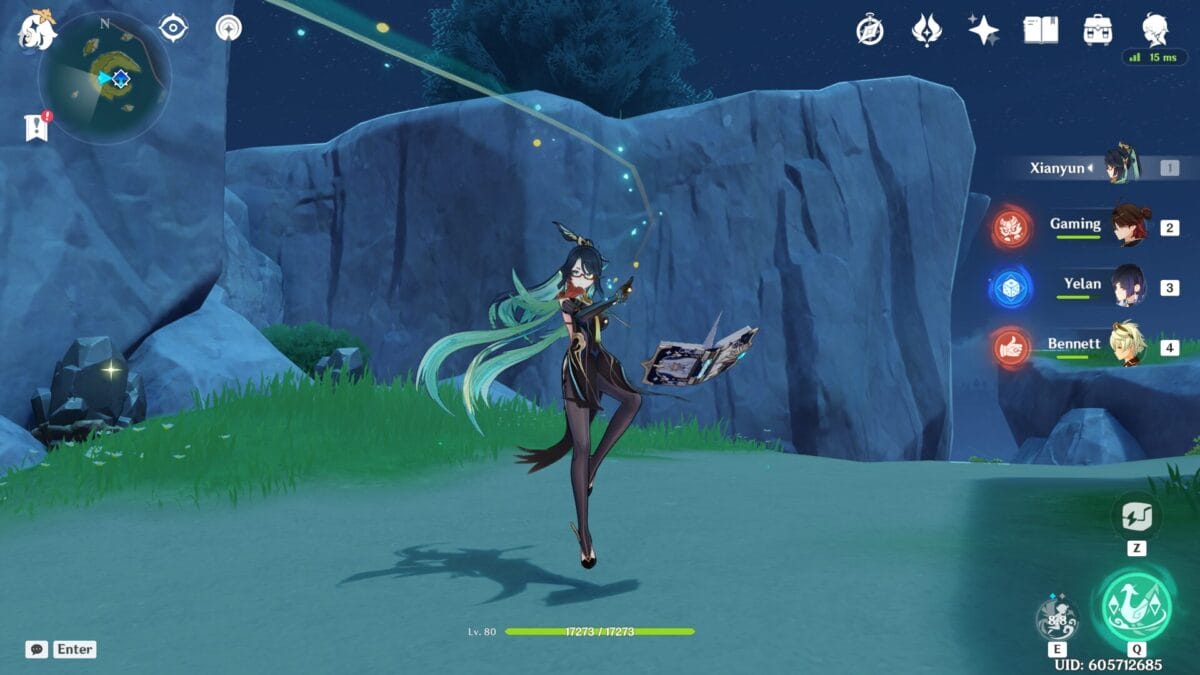Image resolution: width=1200 pixels, height=675 pixels.
Task: Open the character screen icon
Action: (1156, 30)
